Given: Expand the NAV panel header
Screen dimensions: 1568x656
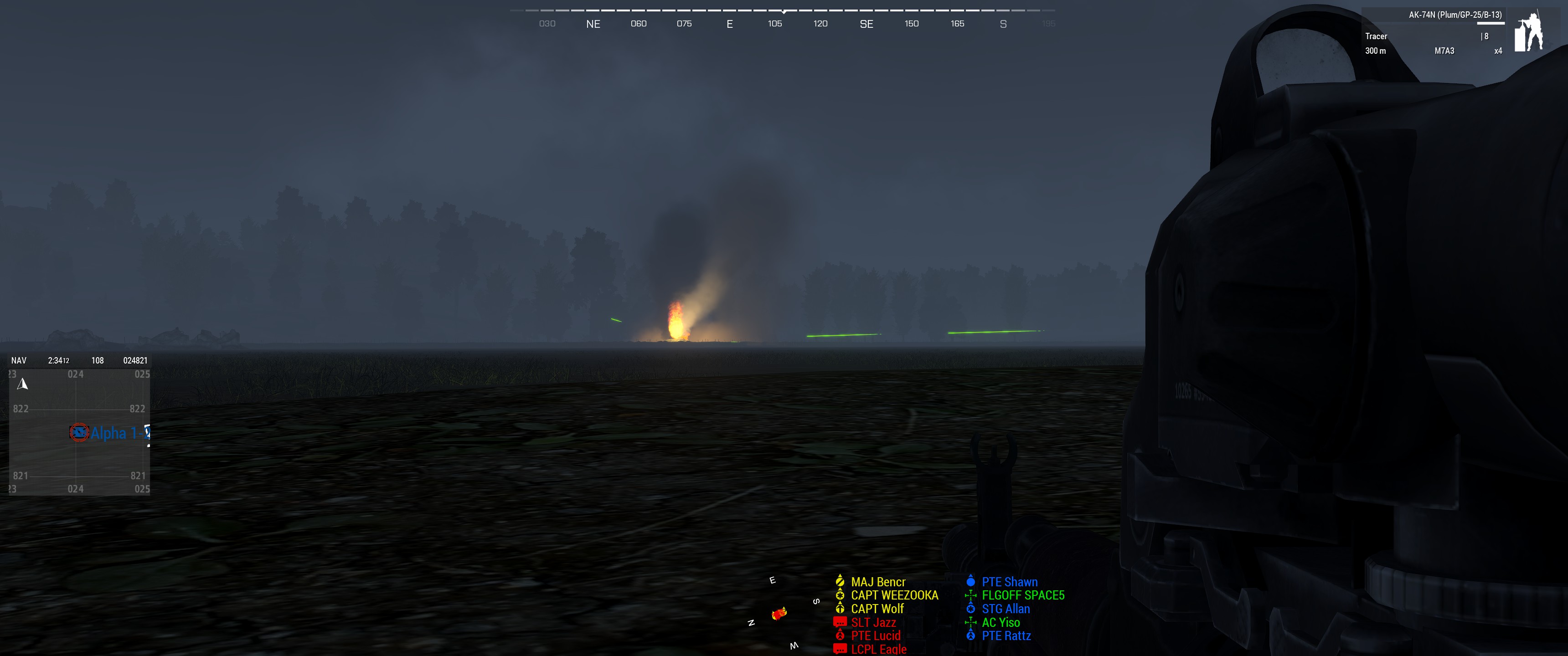Looking at the screenshot, I should click(18, 359).
